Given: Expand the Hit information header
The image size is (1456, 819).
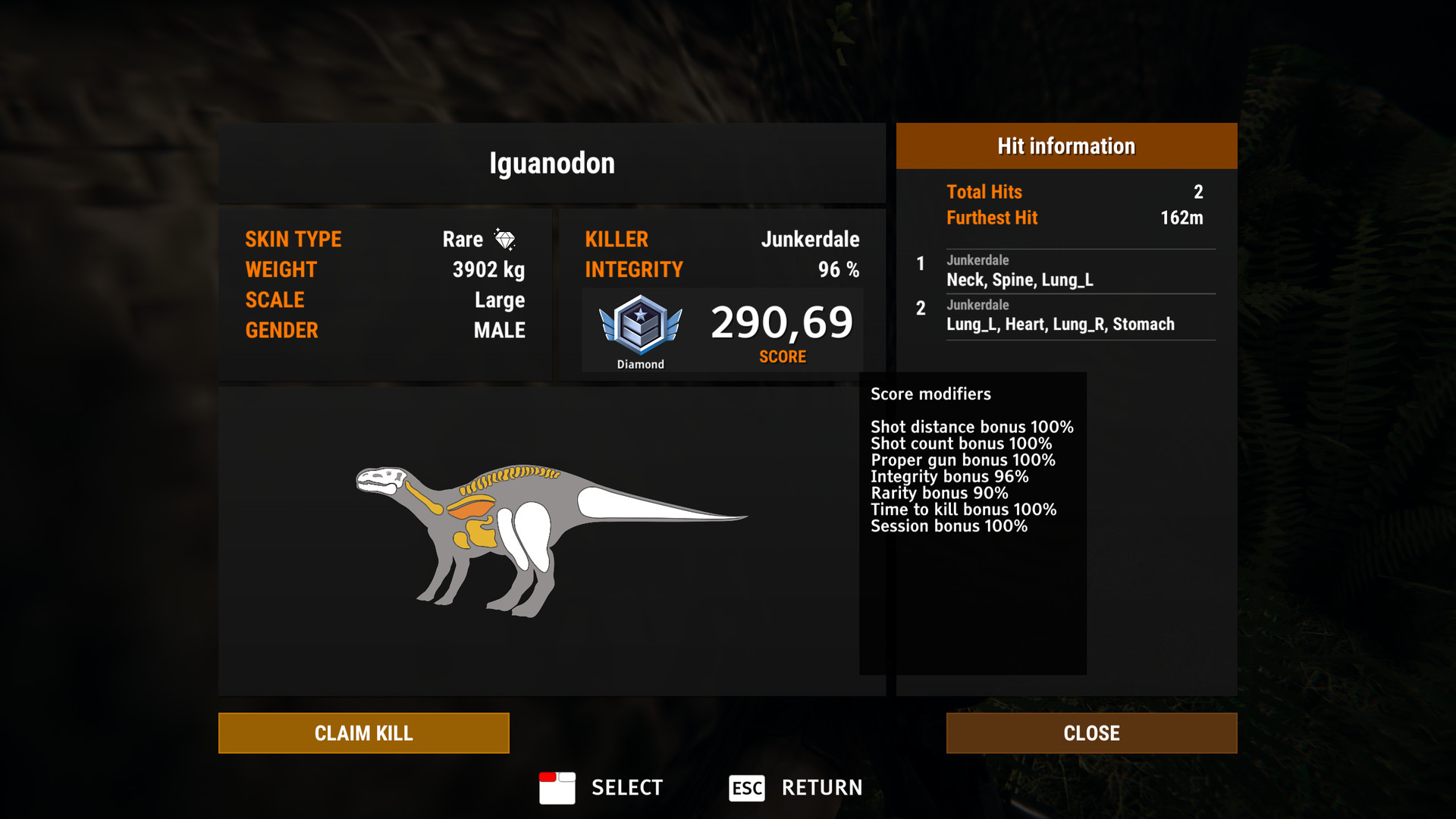Looking at the screenshot, I should [x=1065, y=146].
